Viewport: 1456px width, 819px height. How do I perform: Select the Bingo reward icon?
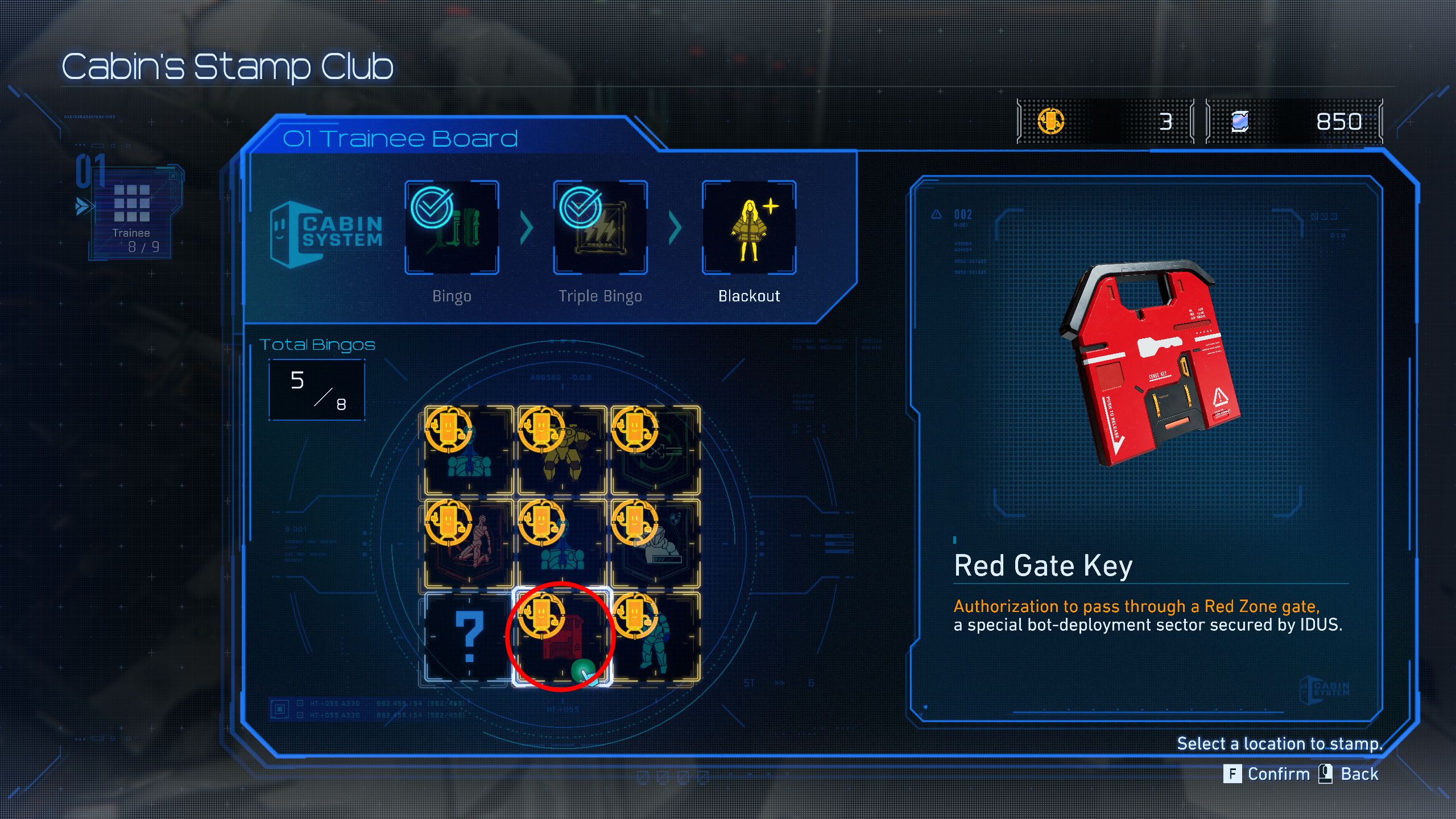coord(451,226)
